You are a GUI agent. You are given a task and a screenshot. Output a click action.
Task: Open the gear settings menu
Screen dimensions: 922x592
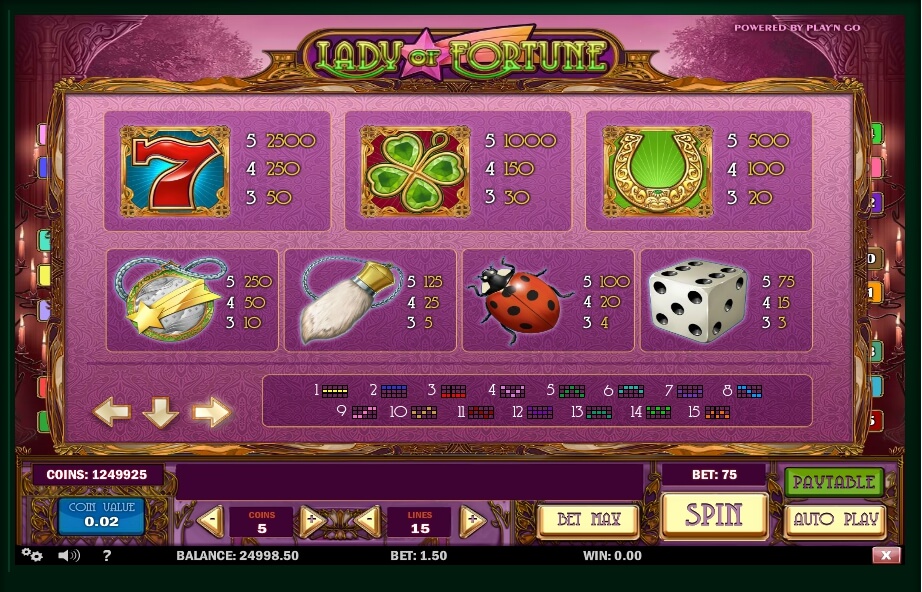(x=32, y=555)
